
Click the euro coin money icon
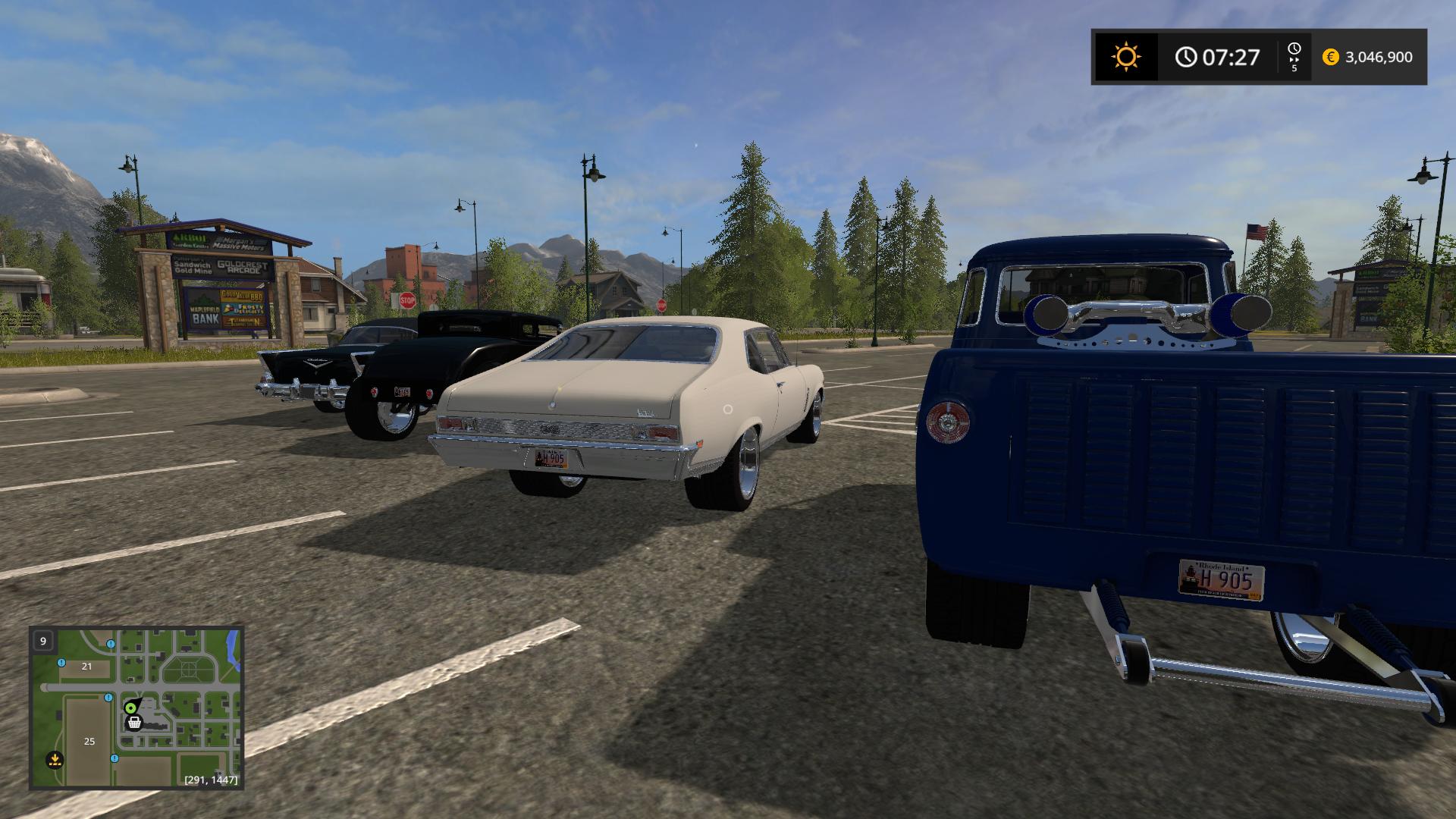(1330, 57)
